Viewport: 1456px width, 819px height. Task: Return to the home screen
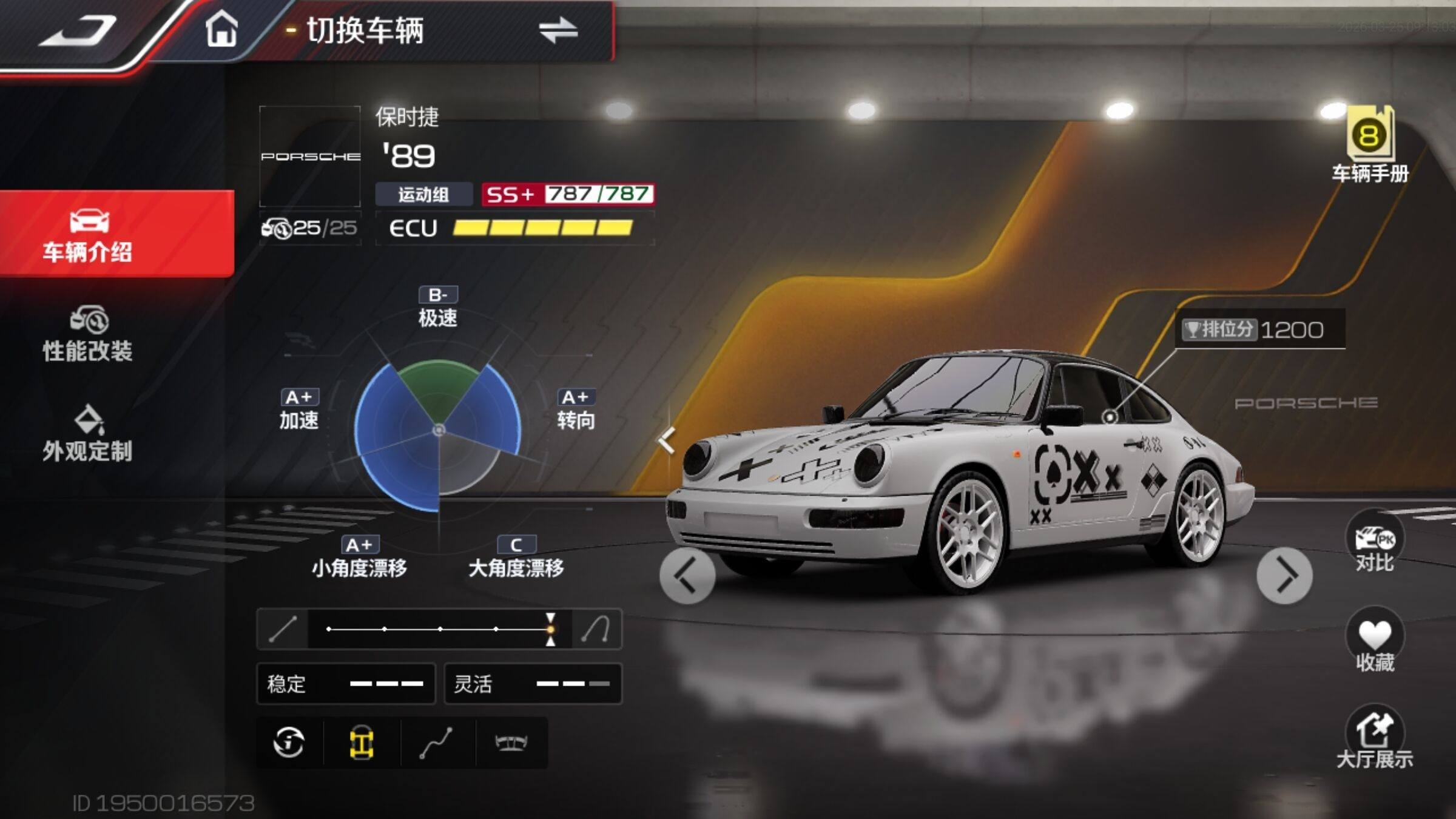pyautogui.click(x=221, y=29)
